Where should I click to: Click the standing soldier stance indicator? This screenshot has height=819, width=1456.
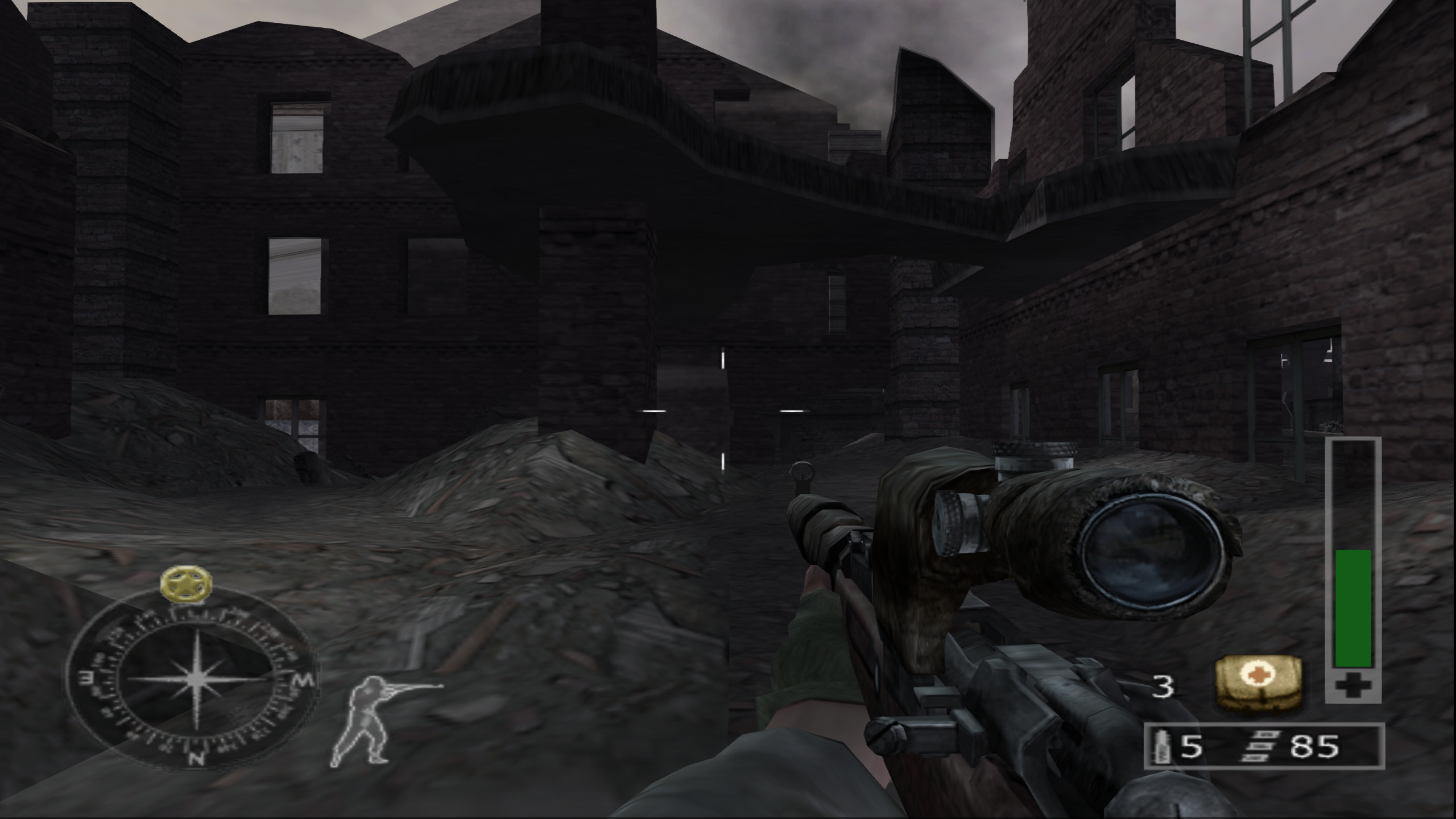[370, 717]
